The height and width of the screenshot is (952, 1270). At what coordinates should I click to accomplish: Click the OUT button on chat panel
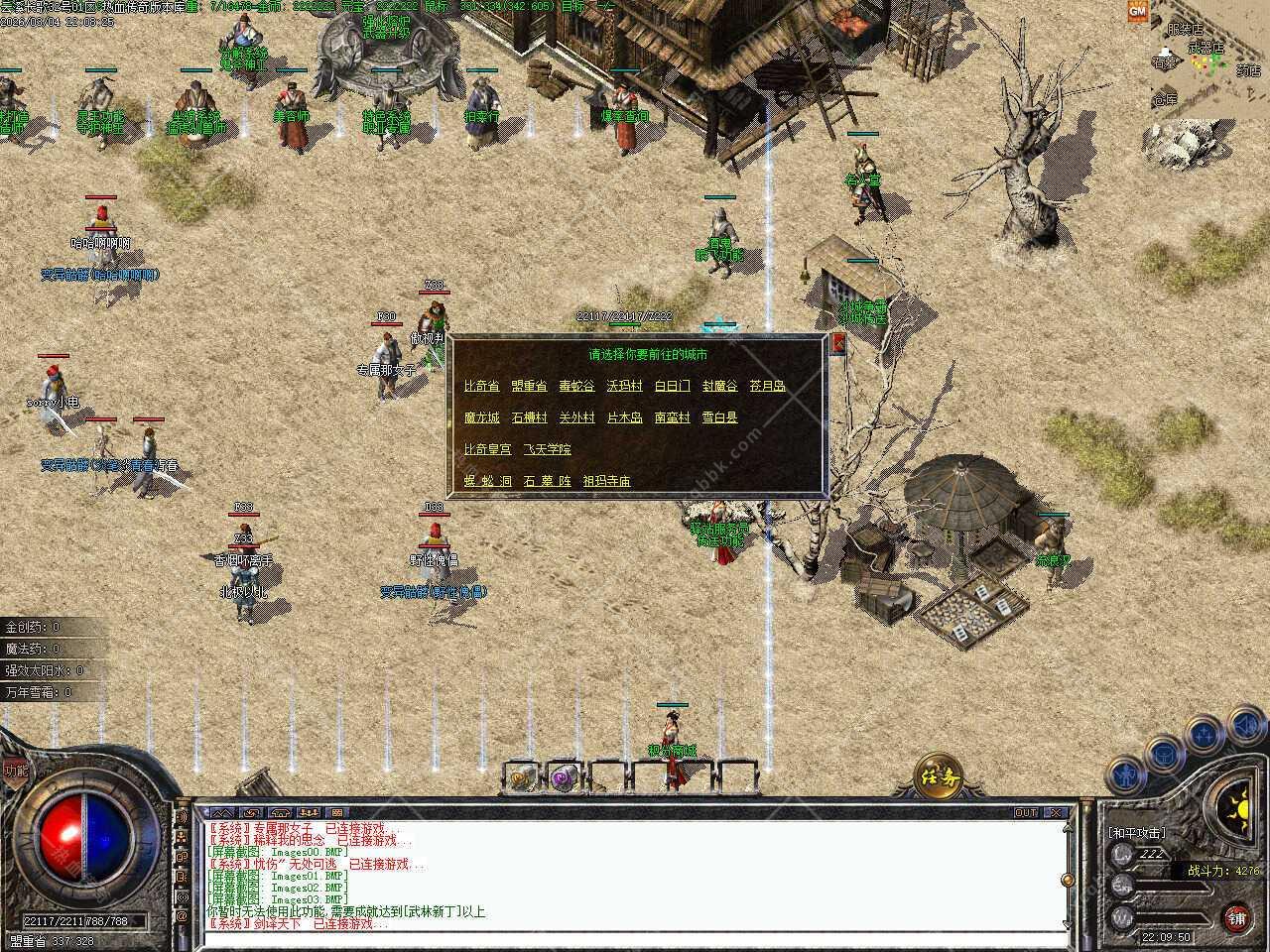[1026, 812]
